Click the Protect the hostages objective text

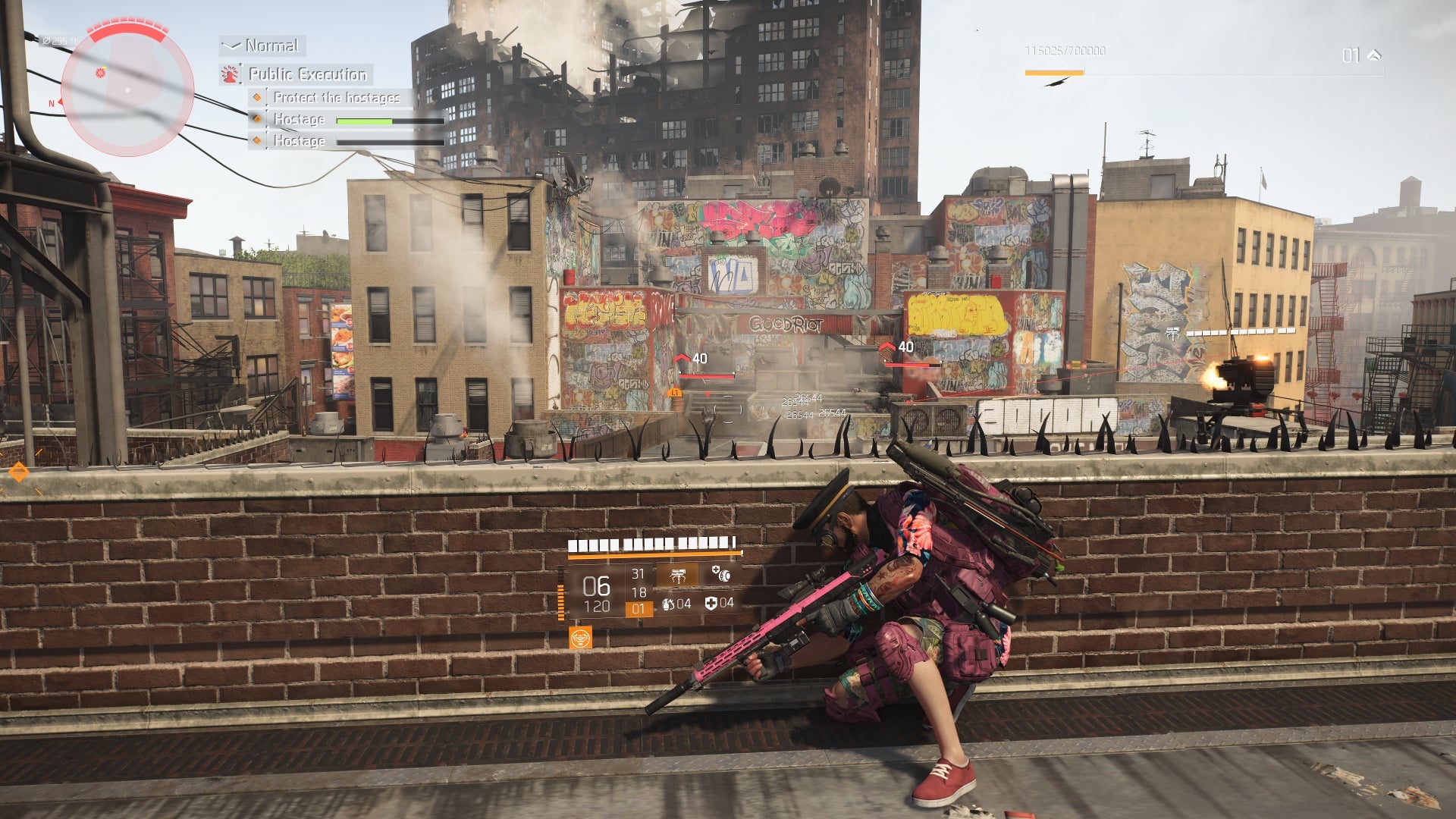tap(337, 98)
